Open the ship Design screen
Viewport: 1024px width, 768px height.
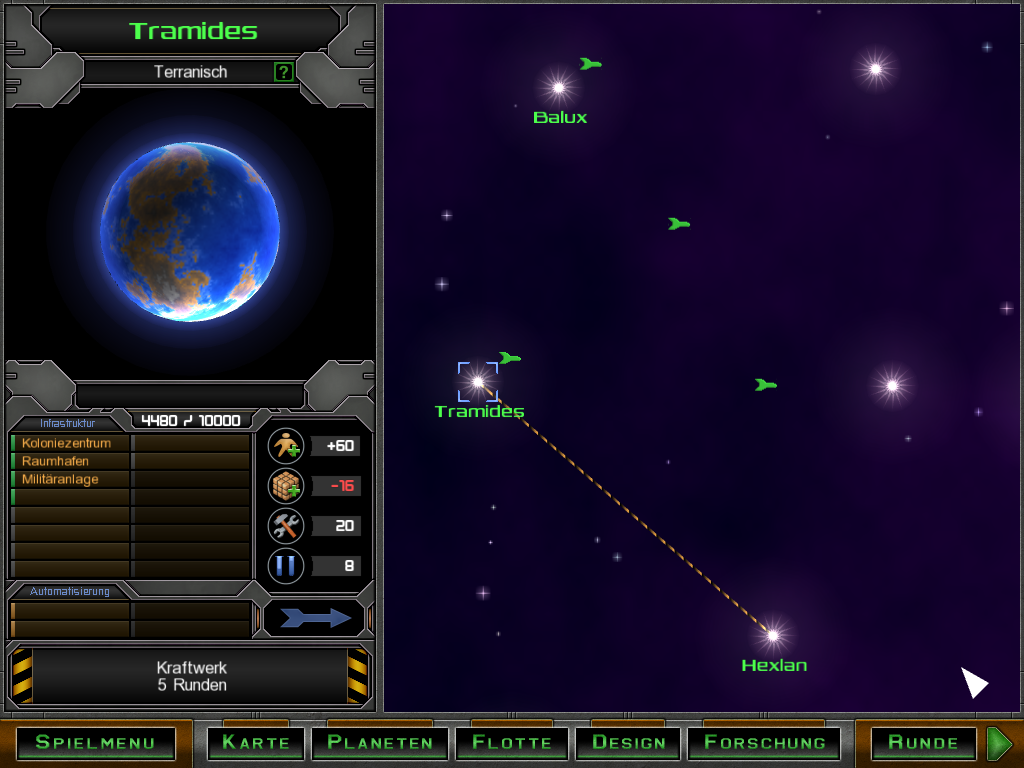point(628,742)
